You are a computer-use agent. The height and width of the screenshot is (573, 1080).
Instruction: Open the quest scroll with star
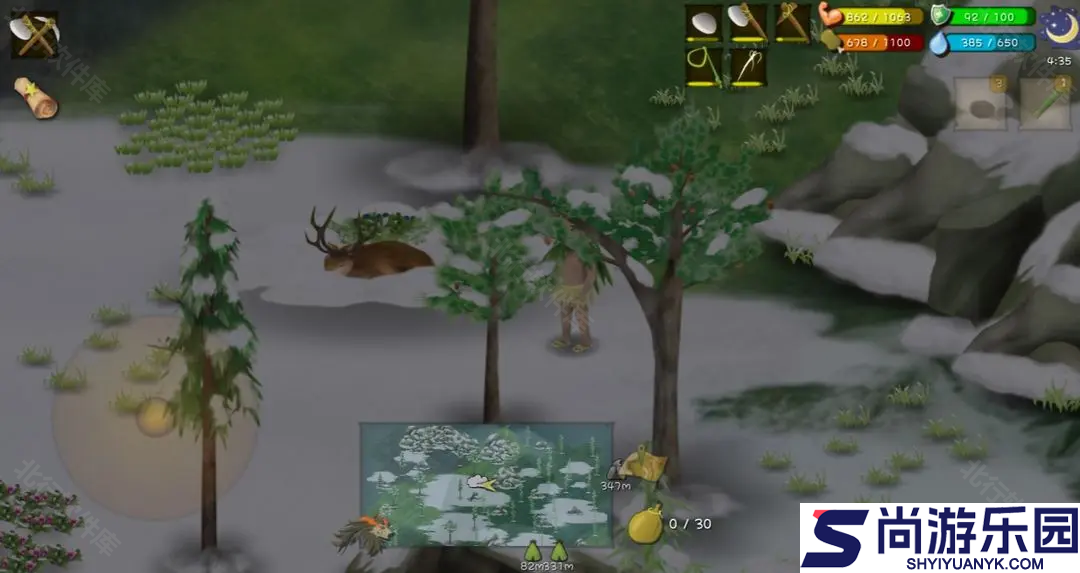click(x=35, y=98)
